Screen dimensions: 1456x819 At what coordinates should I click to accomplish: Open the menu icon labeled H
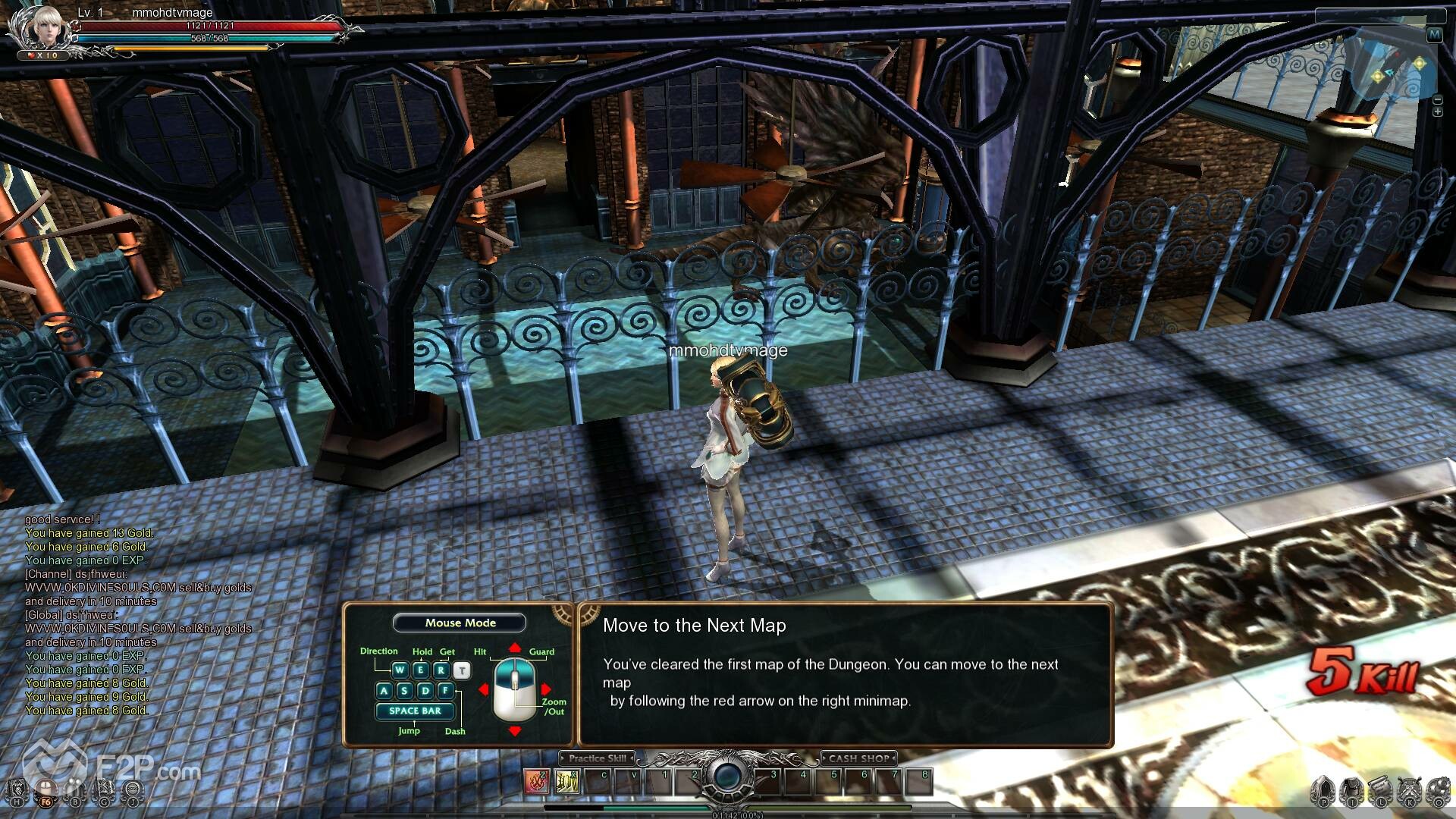(18, 790)
